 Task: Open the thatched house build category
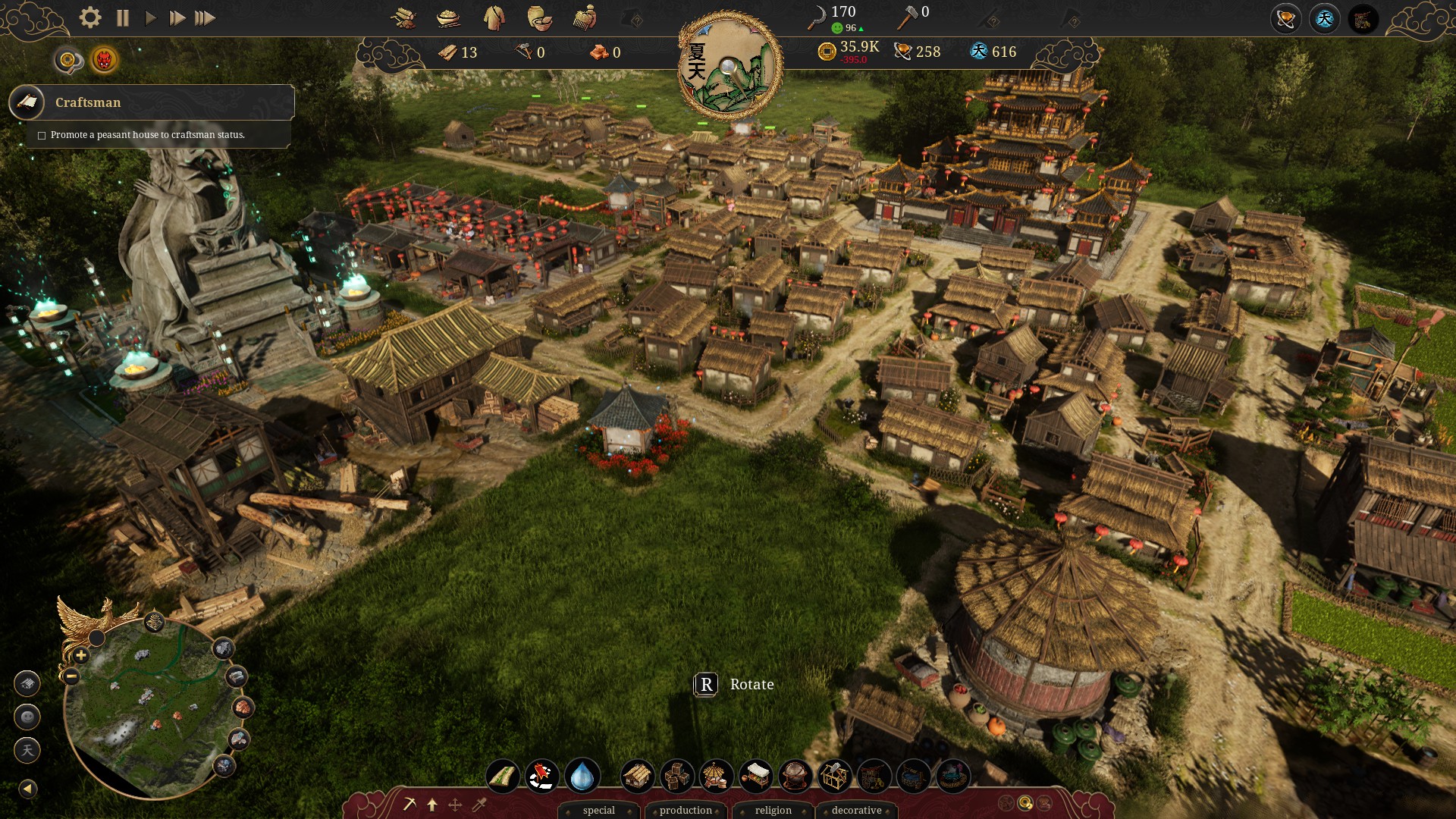(x=637, y=777)
